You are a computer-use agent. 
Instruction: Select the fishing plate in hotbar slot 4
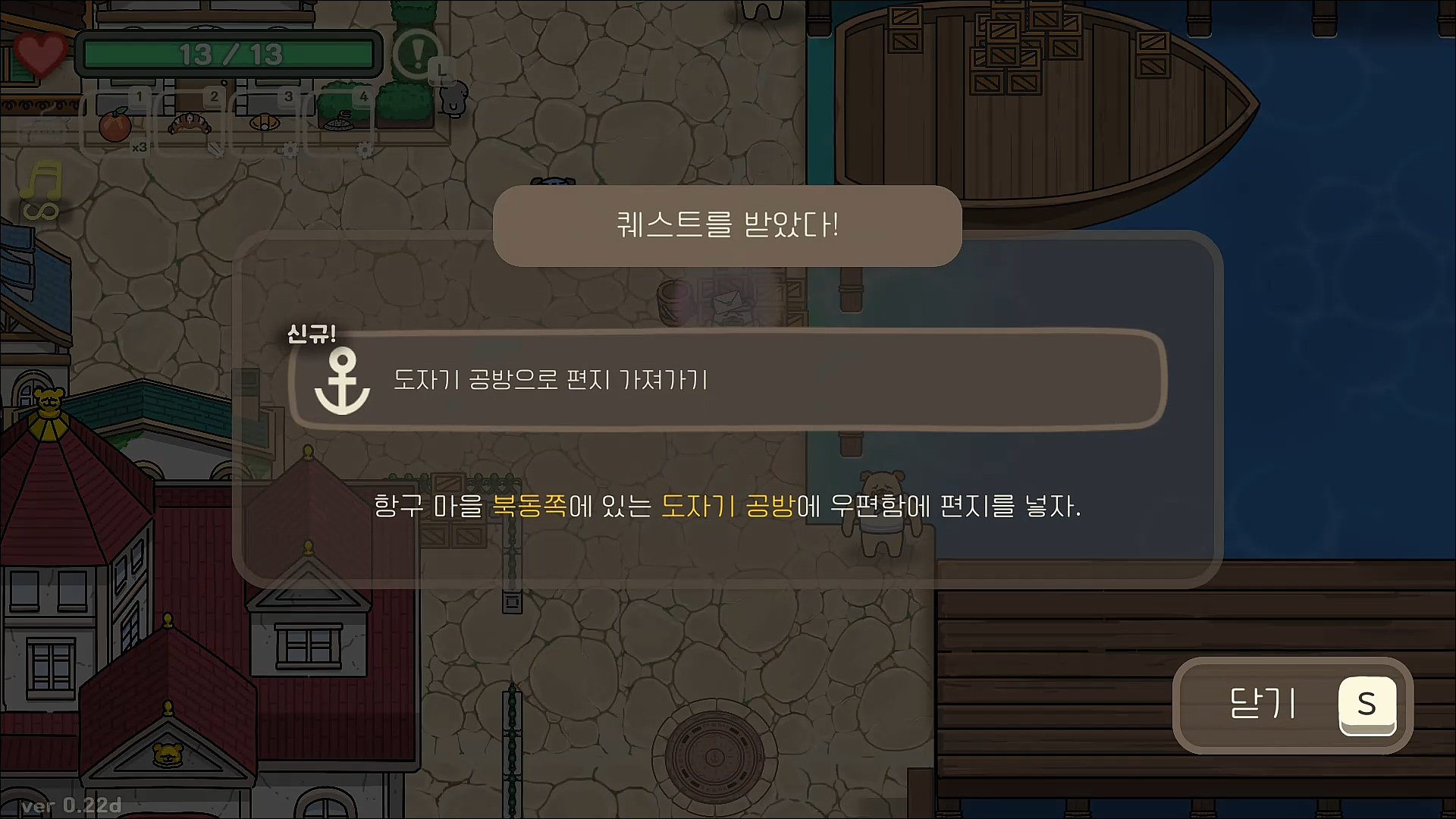pyautogui.click(x=340, y=121)
